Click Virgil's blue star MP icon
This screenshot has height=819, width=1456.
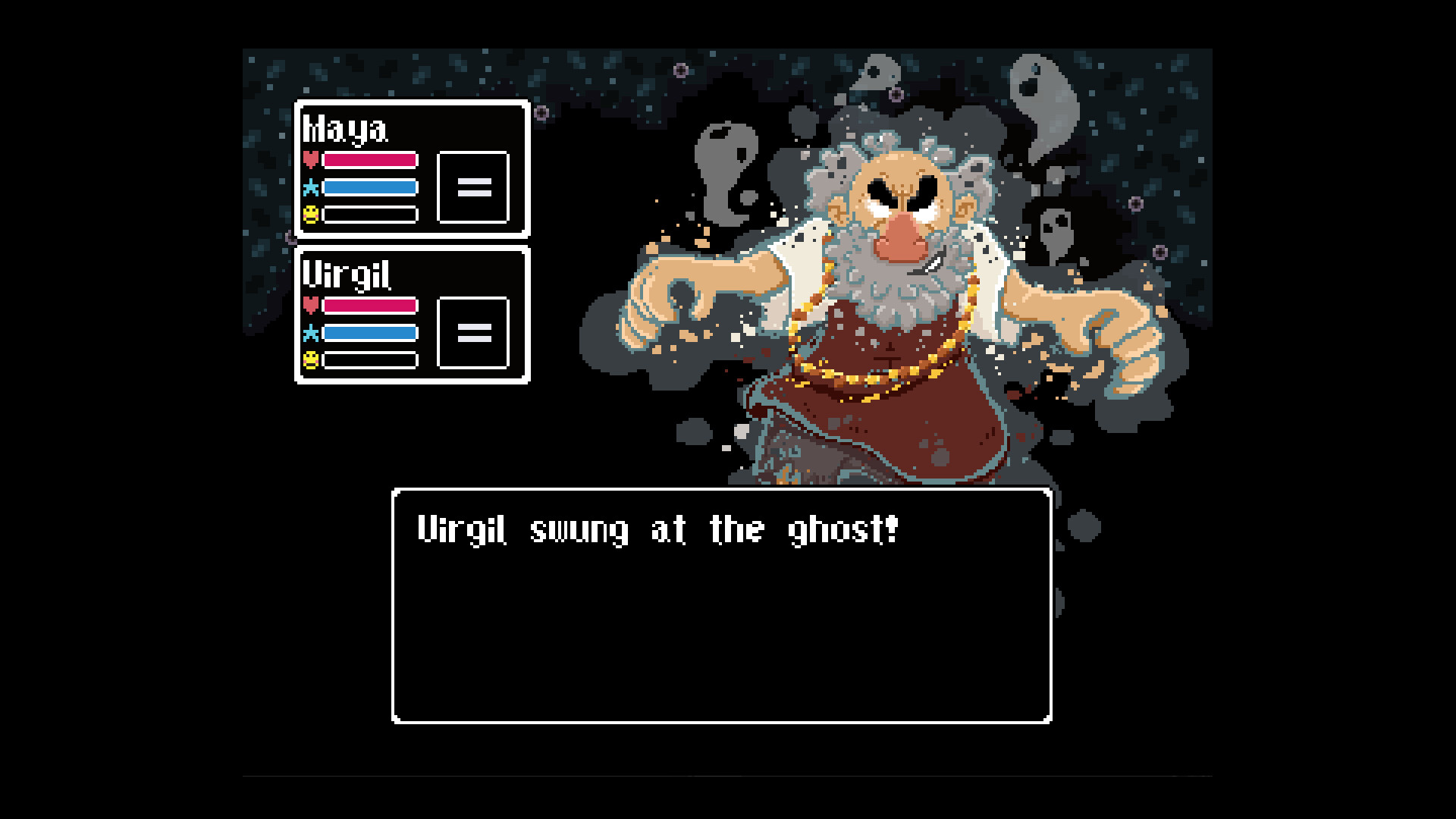310,333
